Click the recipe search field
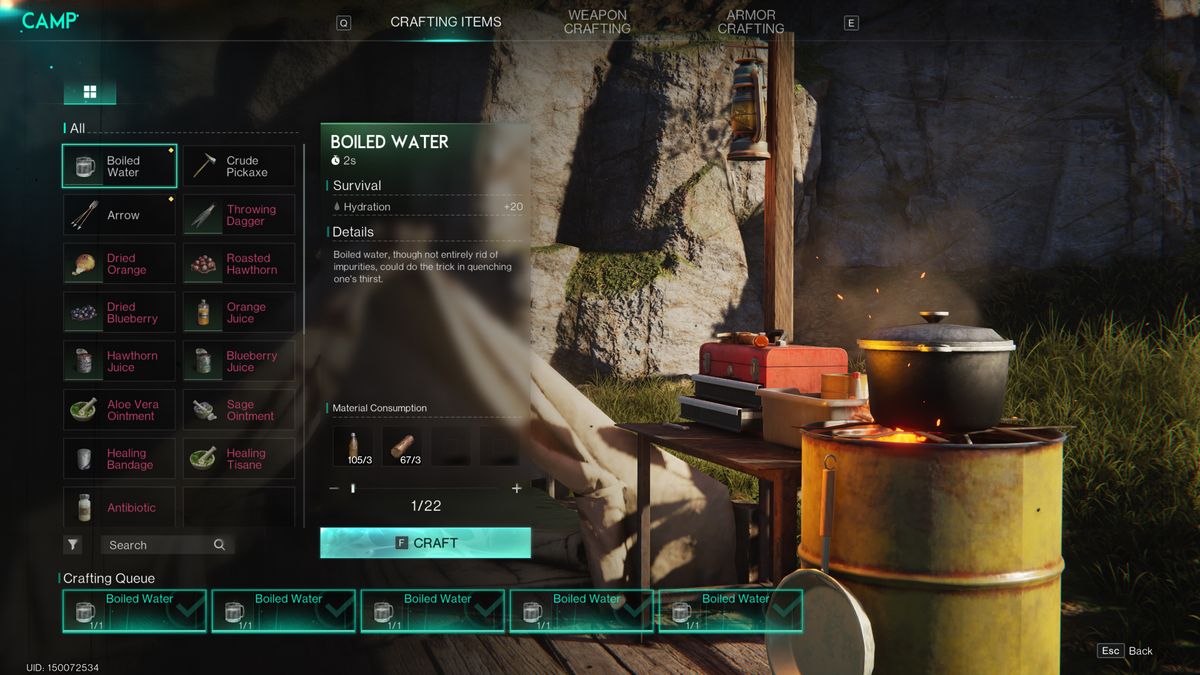This screenshot has width=1200, height=675. tap(160, 545)
